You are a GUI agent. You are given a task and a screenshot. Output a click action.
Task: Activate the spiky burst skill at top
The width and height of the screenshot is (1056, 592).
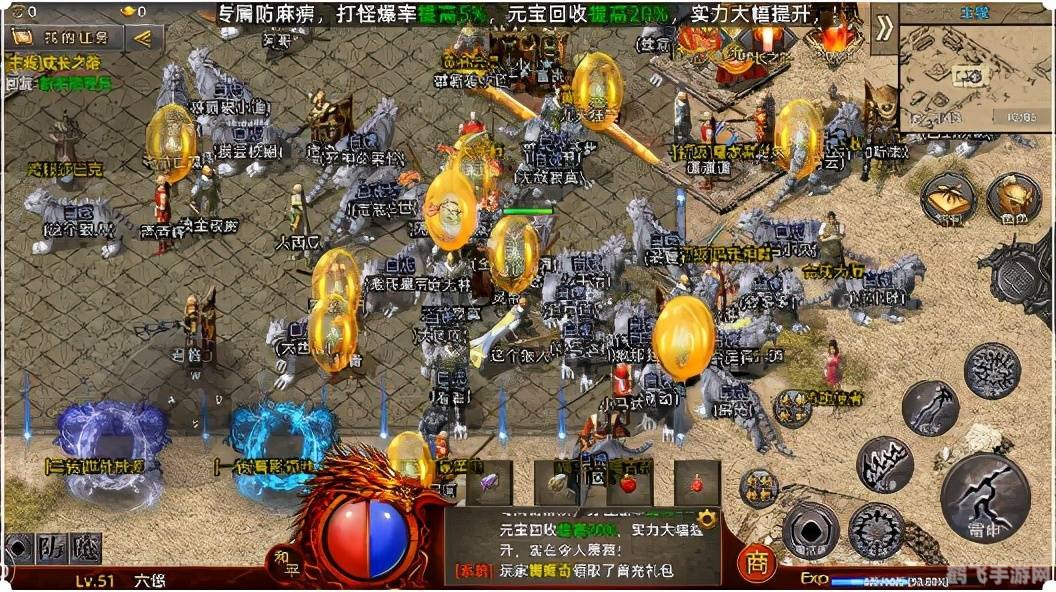[x=991, y=369]
